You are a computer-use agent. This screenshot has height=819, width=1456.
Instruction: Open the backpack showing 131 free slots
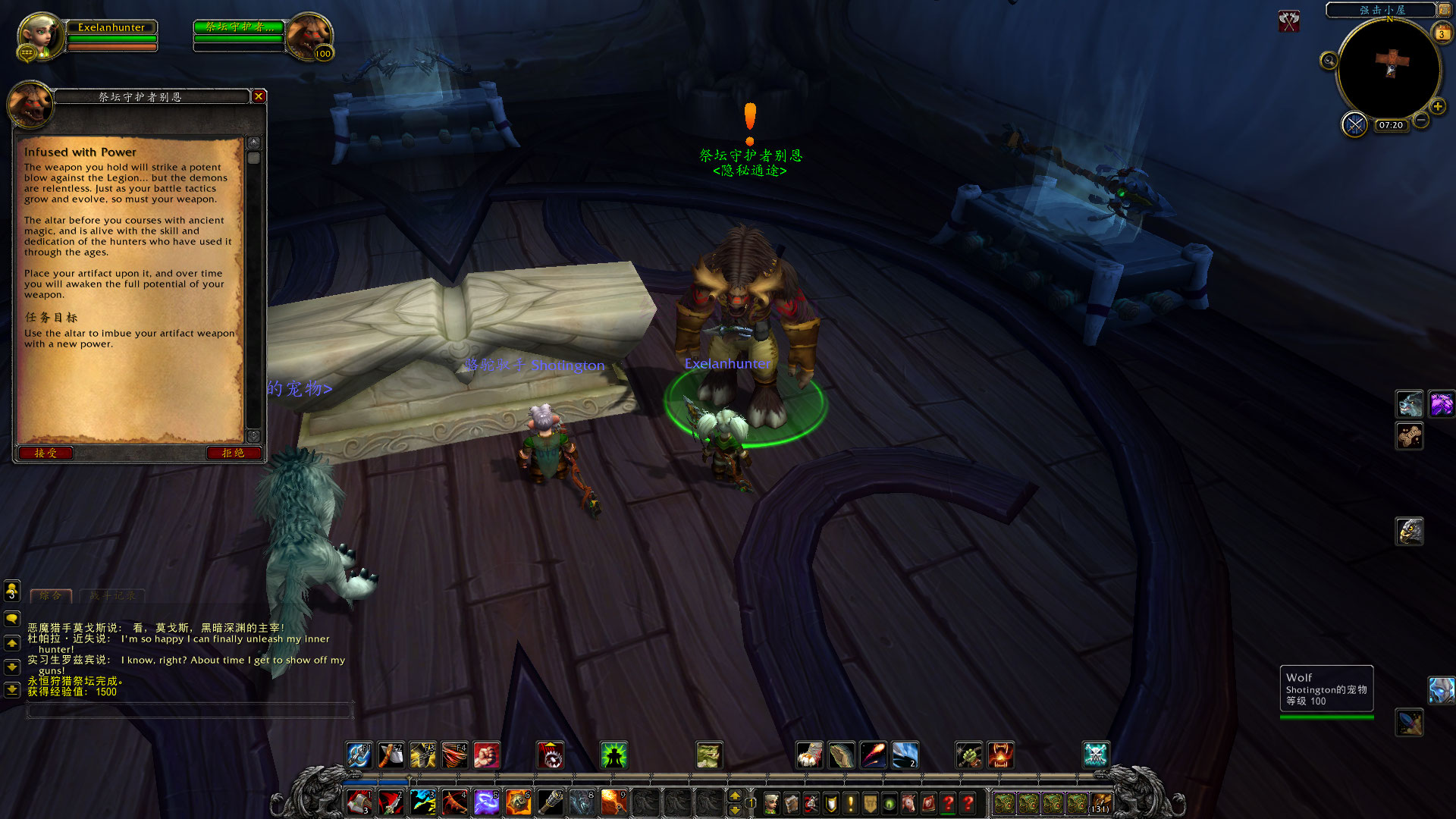click(x=1100, y=803)
